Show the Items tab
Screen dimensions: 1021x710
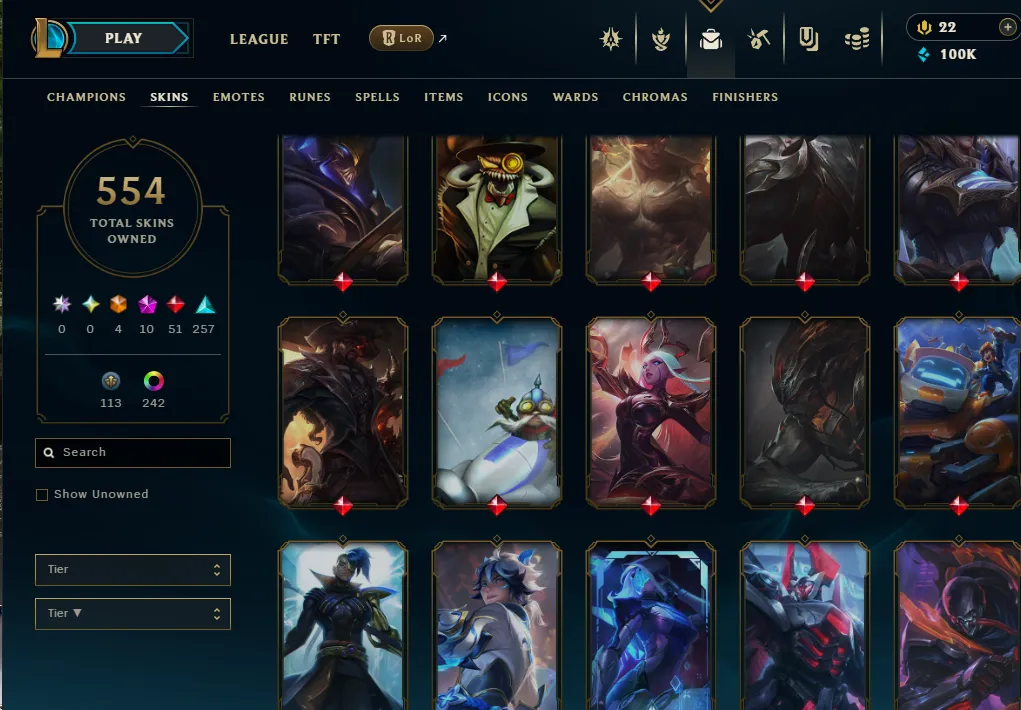(x=443, y=97)
